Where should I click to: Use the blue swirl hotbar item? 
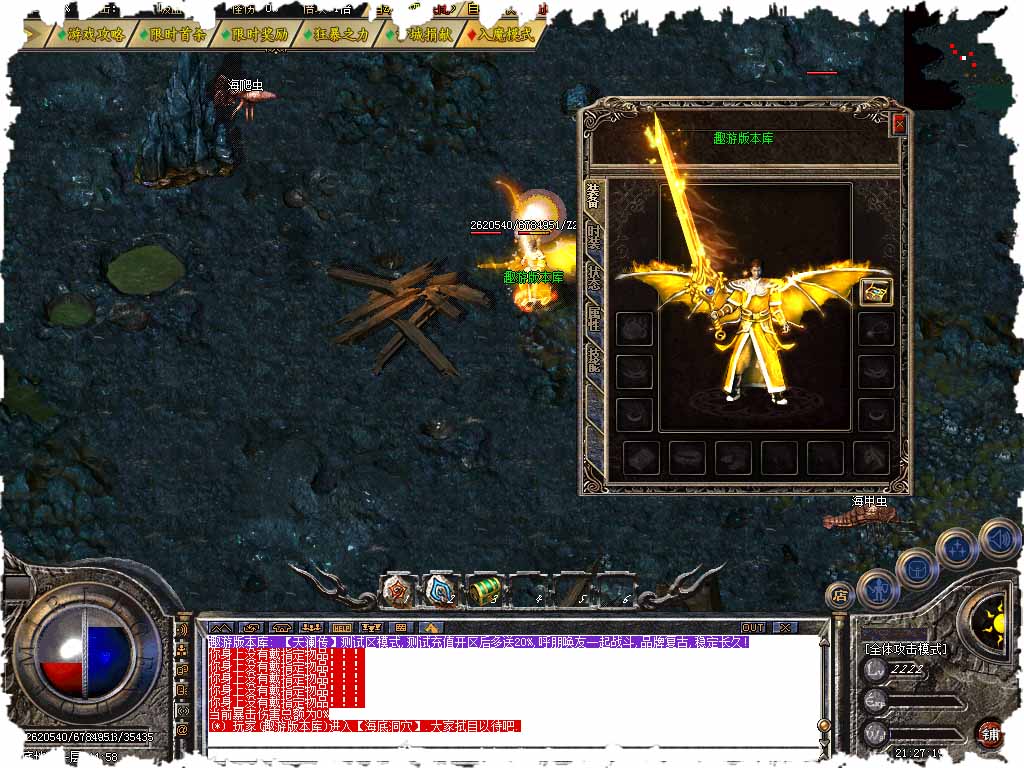[x=440, y=590]
